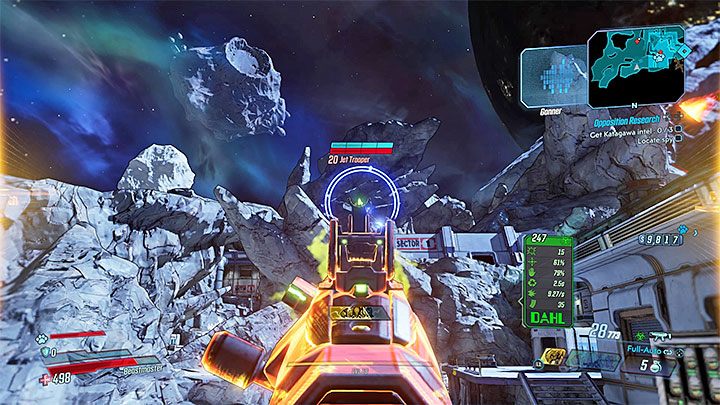Image resolution: width=720 pixels, height=405 pixels.
Task: Click the Gonner target scan panel
Action: [x=548, y=75]
